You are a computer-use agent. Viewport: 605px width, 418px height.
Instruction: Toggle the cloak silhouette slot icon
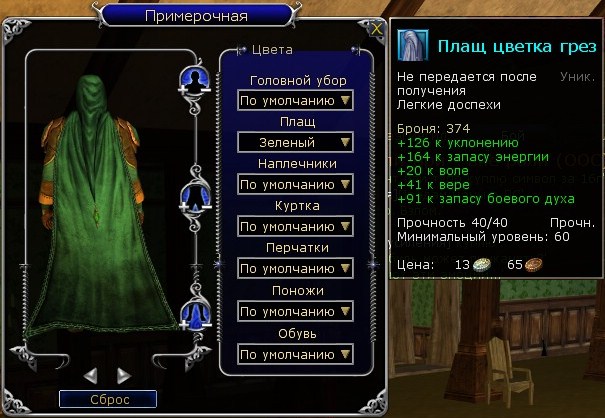(x=192, y=315)
